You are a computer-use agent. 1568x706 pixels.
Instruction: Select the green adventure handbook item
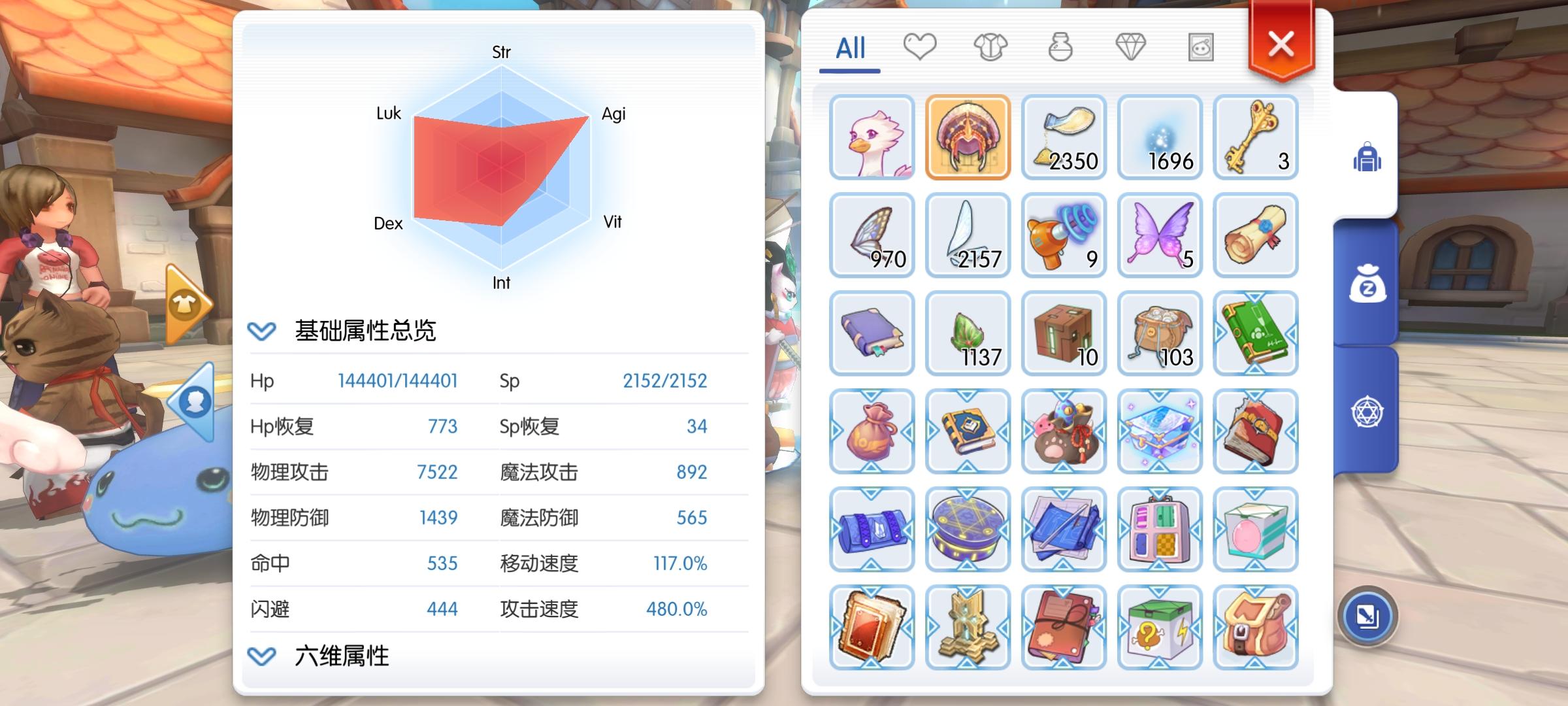(x=1256, y=333)
